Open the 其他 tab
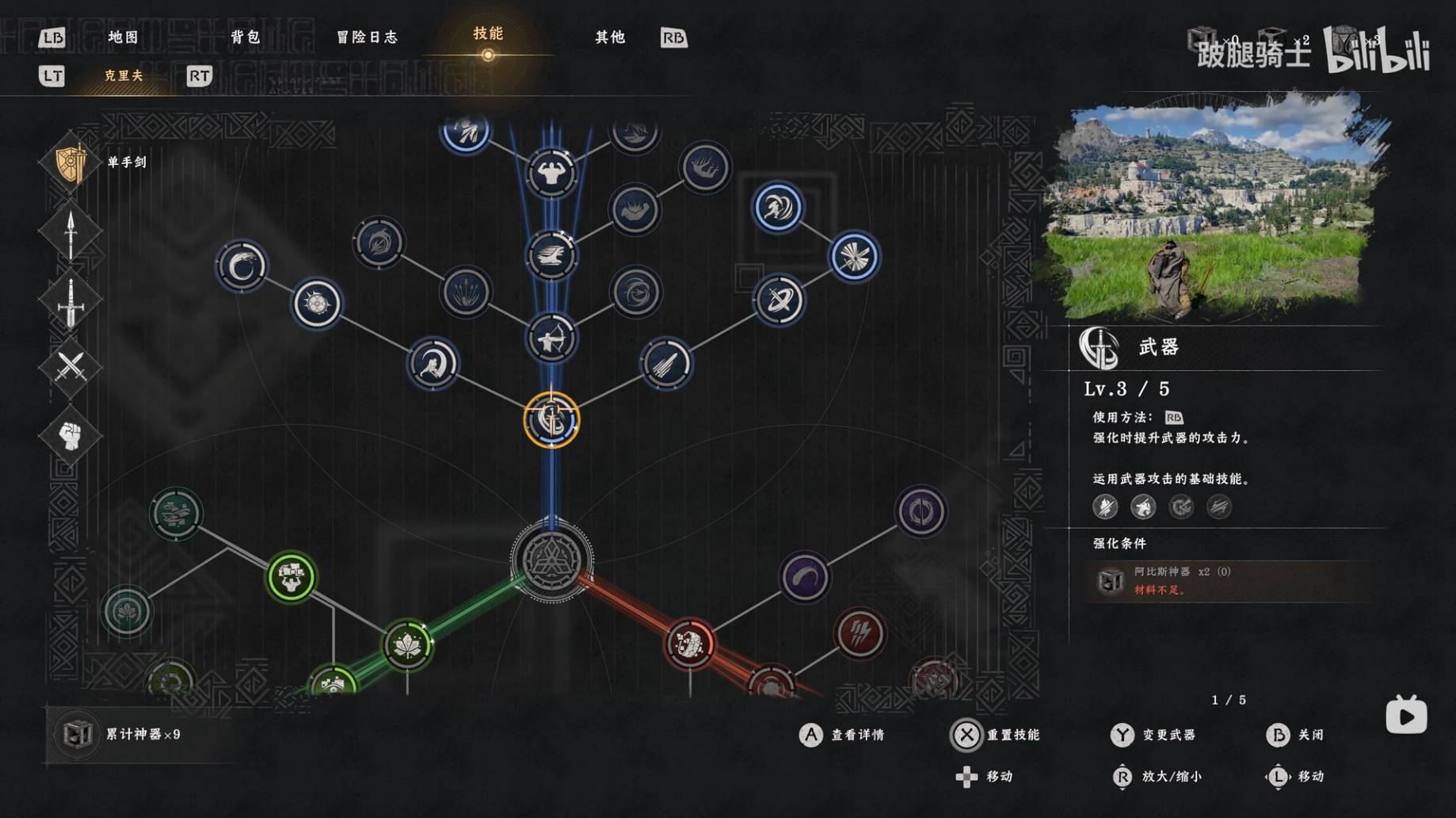The width and height of the screenshot is (1456, 818). click(610, 37)
